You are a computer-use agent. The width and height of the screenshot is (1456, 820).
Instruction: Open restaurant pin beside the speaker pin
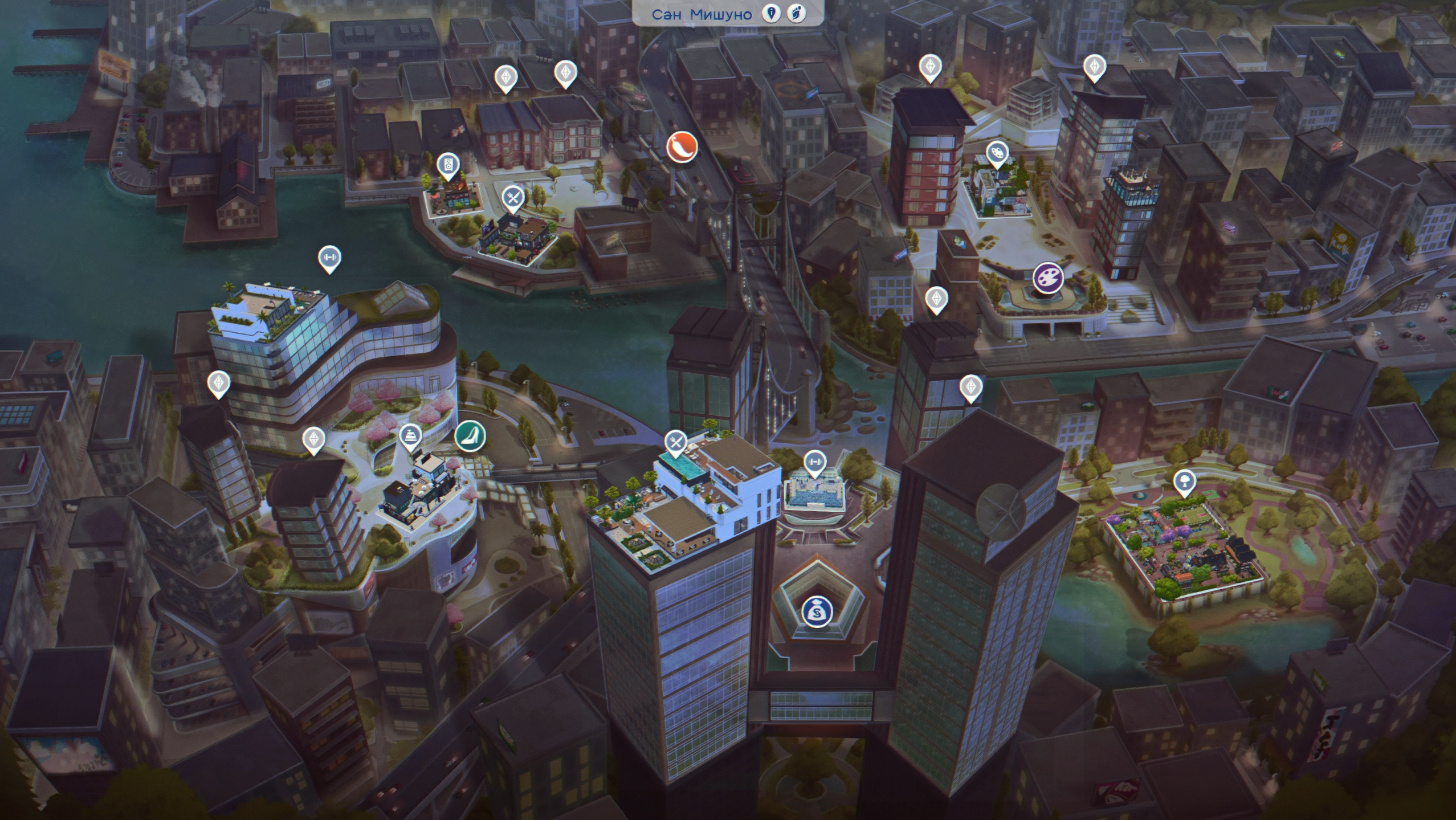pyautogui.click(x=513, y=198)
